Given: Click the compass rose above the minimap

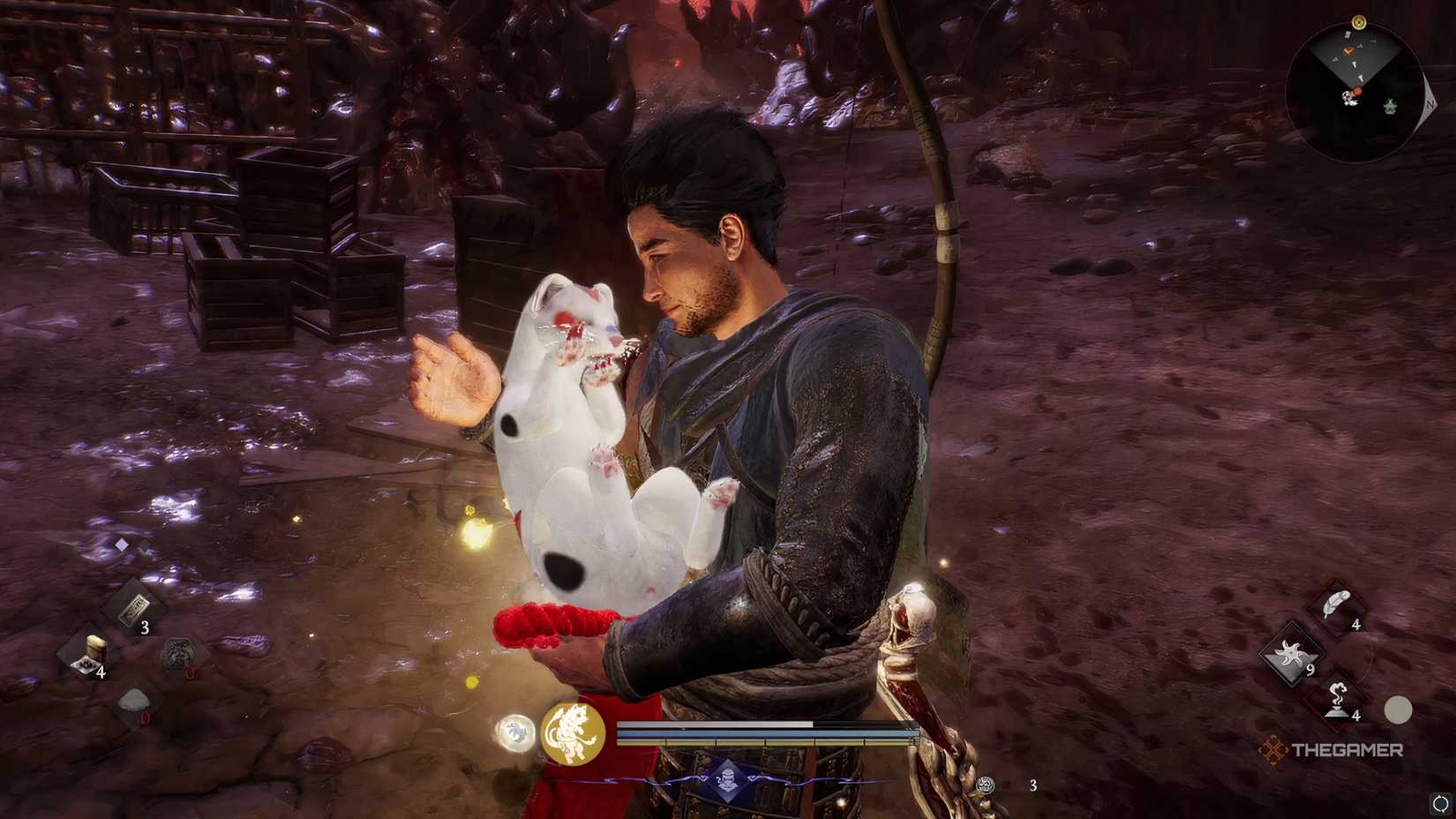Looking at the screenshot, I should pos(1358,22).
